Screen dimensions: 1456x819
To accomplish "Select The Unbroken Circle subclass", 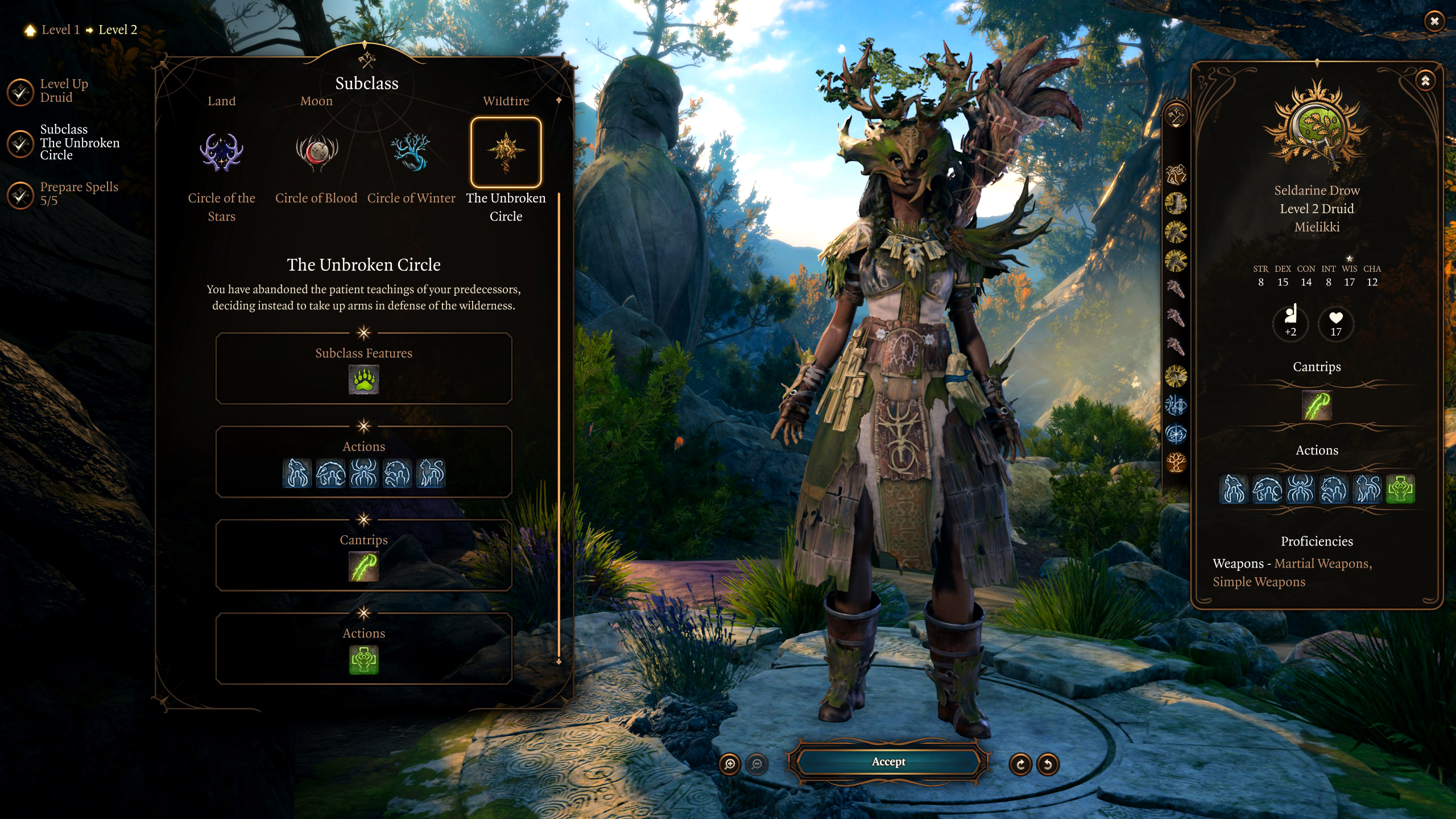I will coord(506,152).
